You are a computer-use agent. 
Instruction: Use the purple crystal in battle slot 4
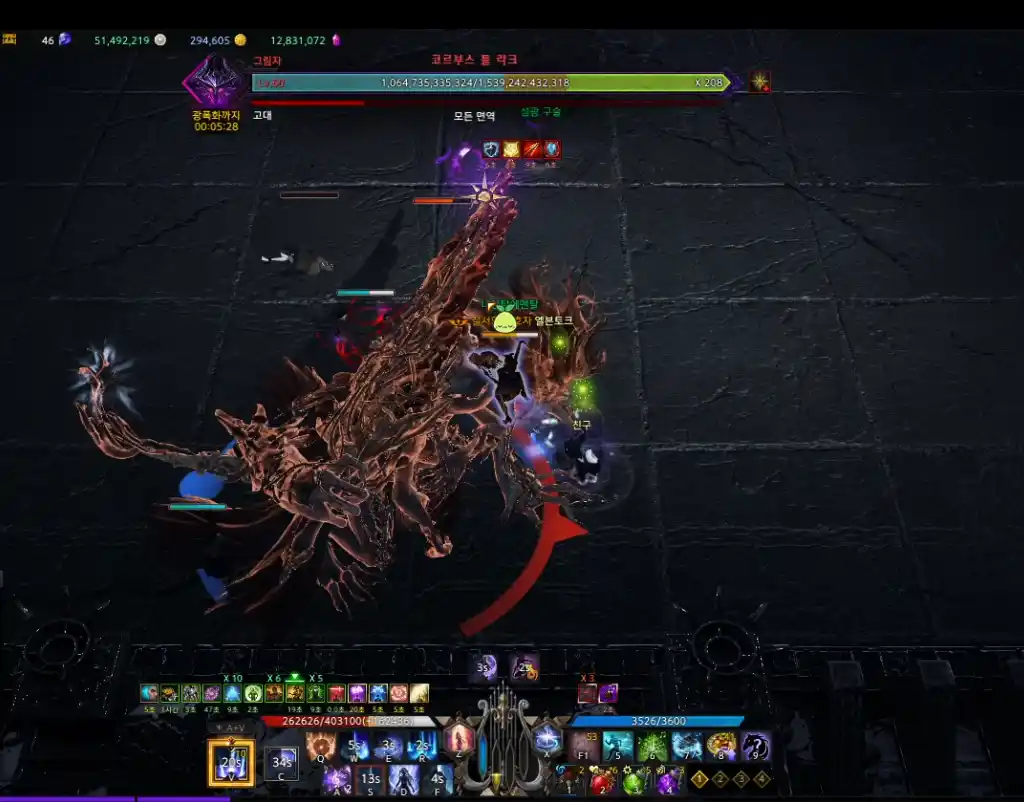pyautogui.click(x=668, y=780)
